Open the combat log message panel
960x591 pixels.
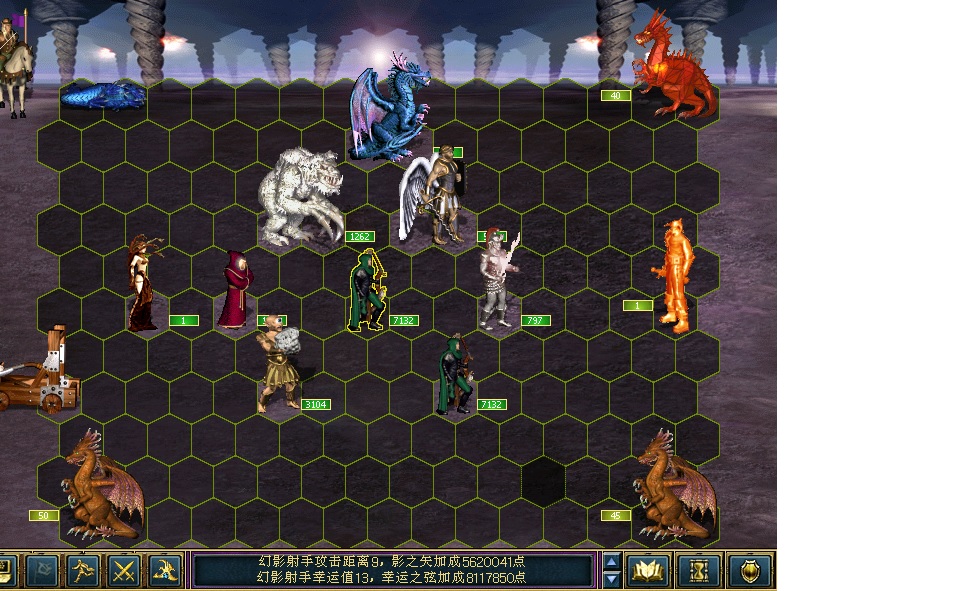(x=393, y=570)
